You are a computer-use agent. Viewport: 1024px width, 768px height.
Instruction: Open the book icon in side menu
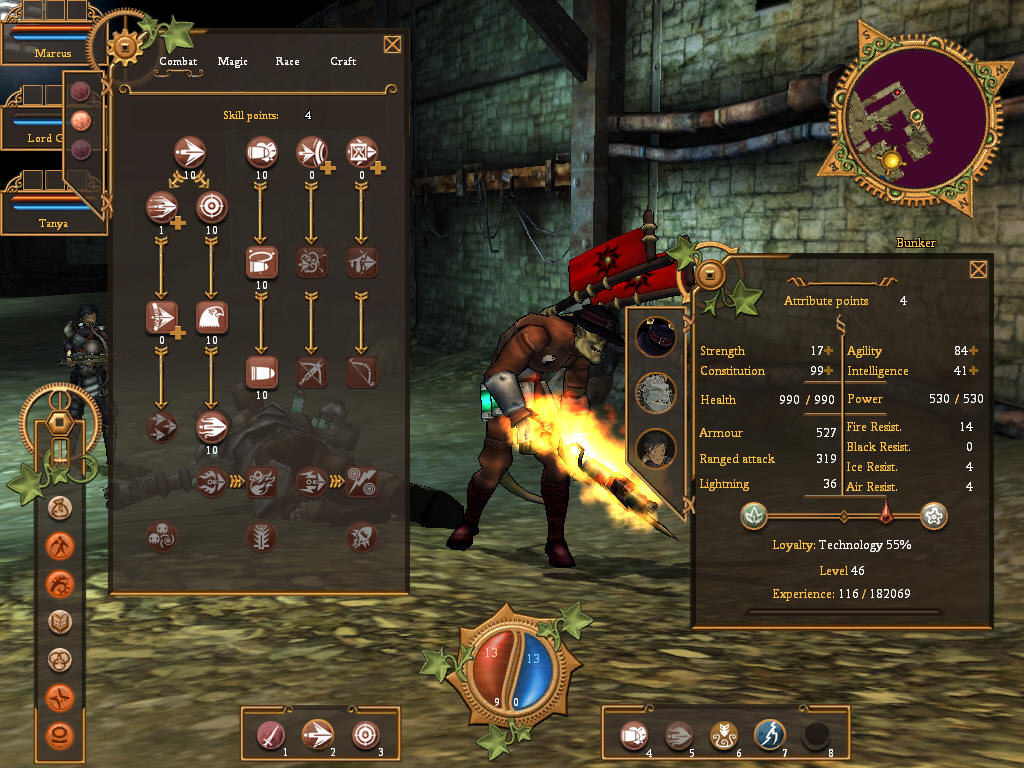pyautogui.click(x=60, y=622)
